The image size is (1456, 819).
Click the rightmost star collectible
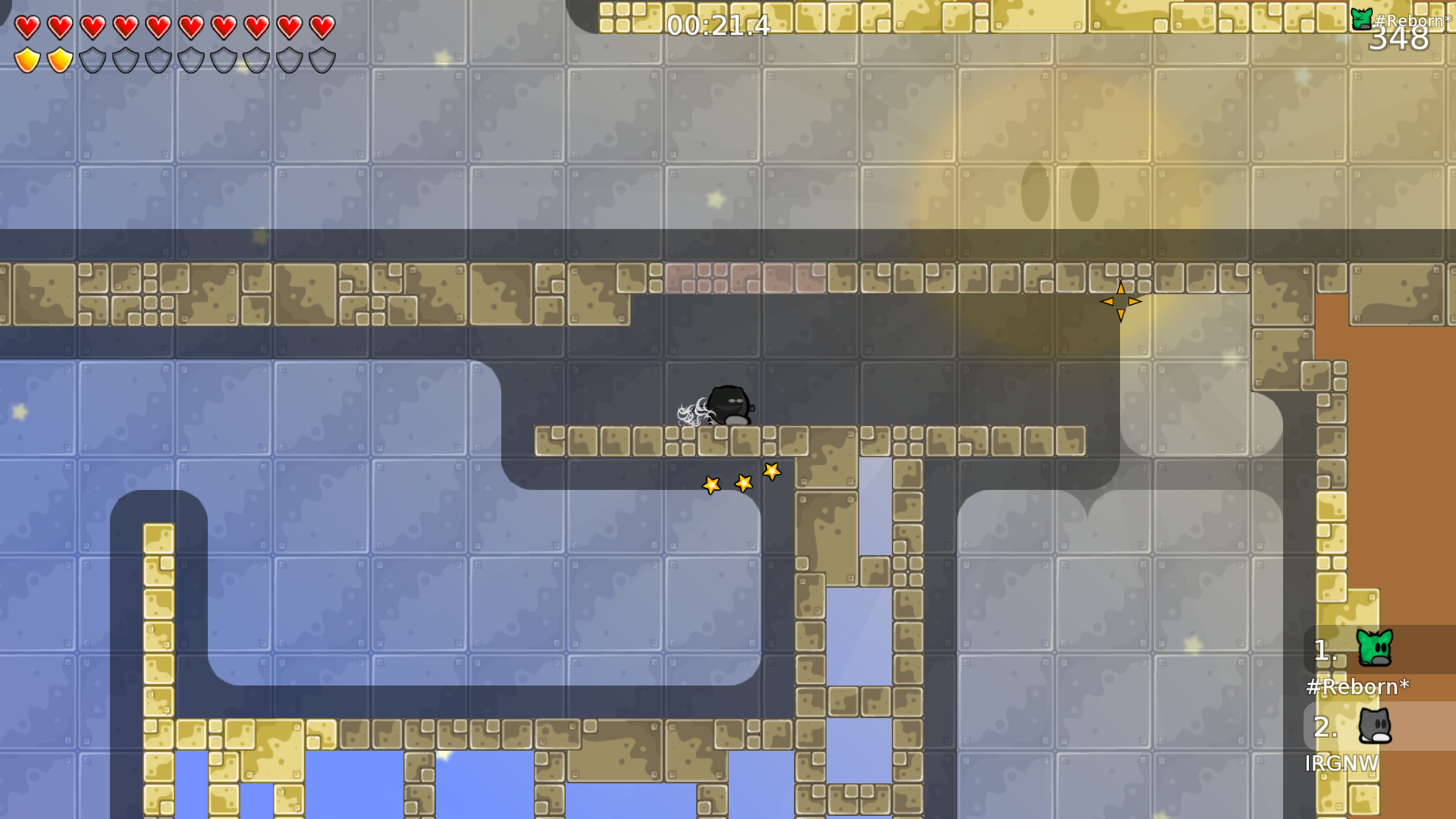[771, 472]
